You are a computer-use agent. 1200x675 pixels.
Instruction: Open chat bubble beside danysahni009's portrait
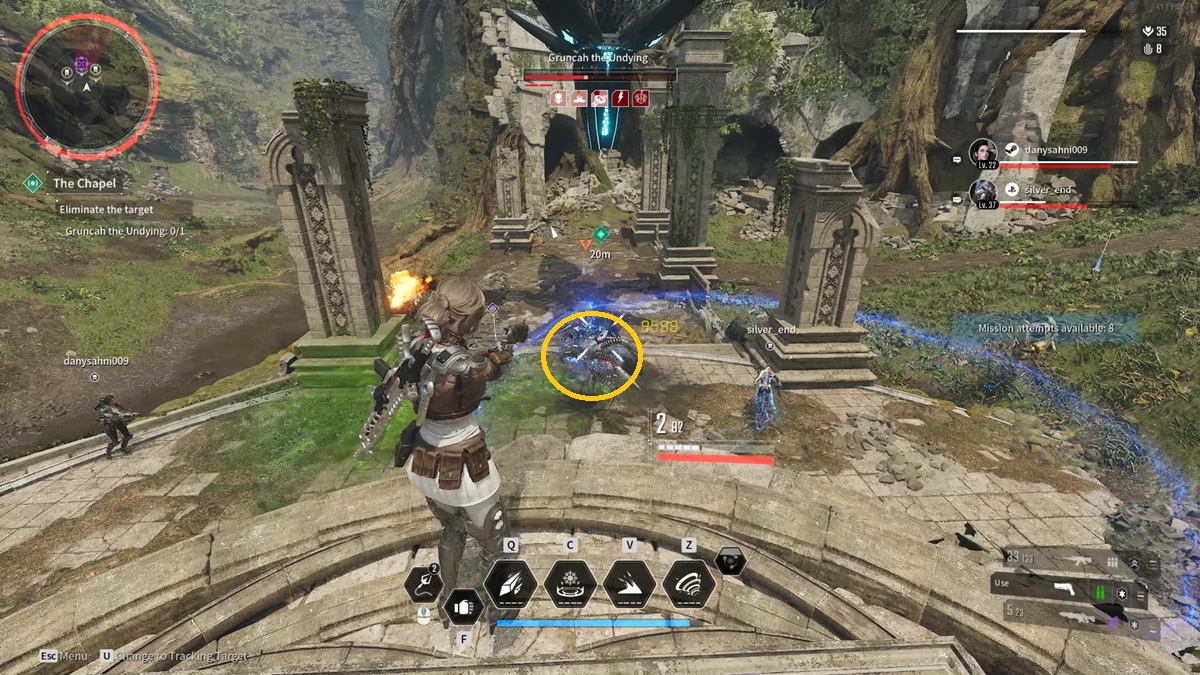pos(957,159)
